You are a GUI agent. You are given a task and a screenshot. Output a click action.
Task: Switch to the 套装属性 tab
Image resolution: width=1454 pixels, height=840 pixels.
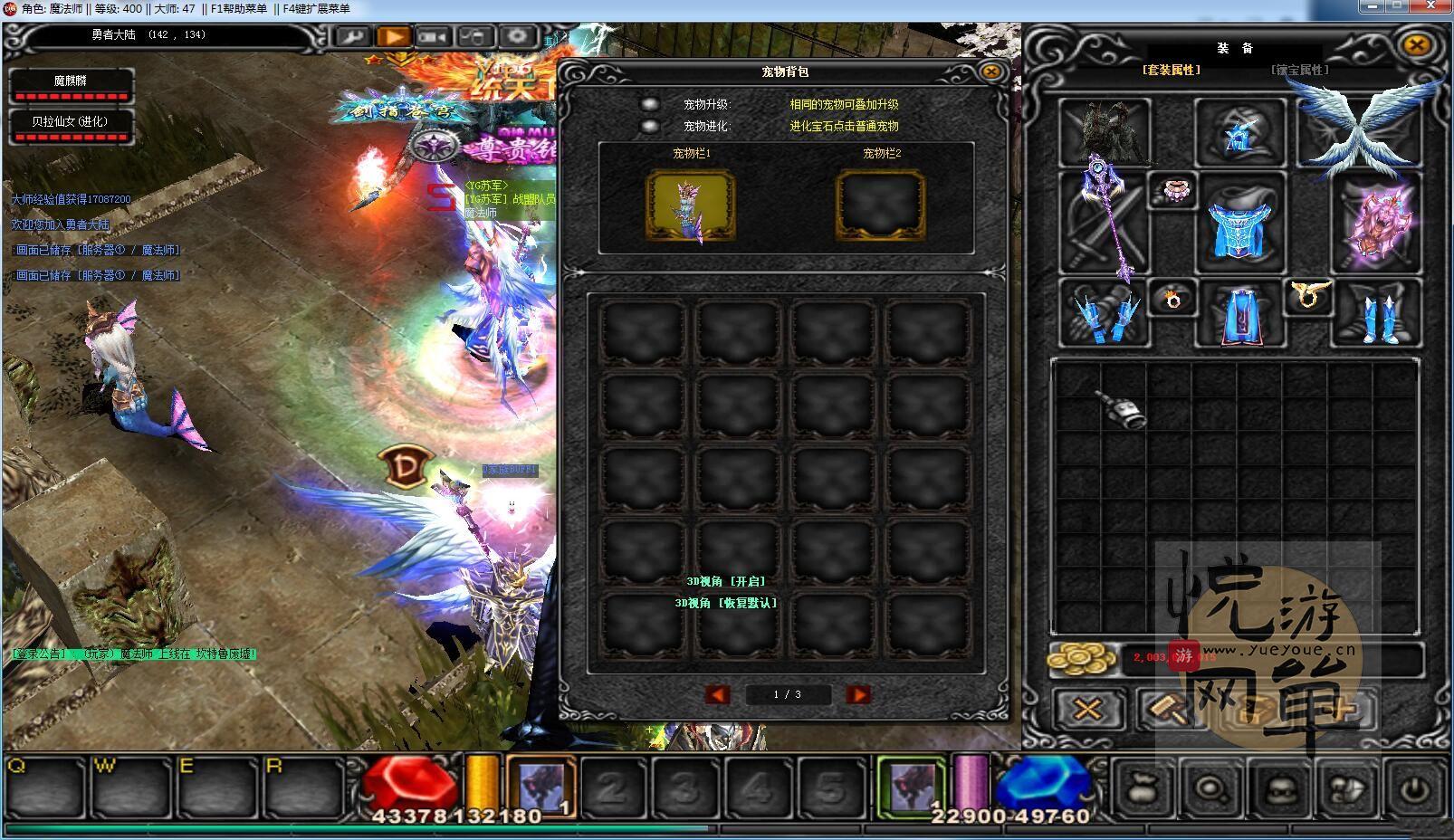click(1171, 70)
